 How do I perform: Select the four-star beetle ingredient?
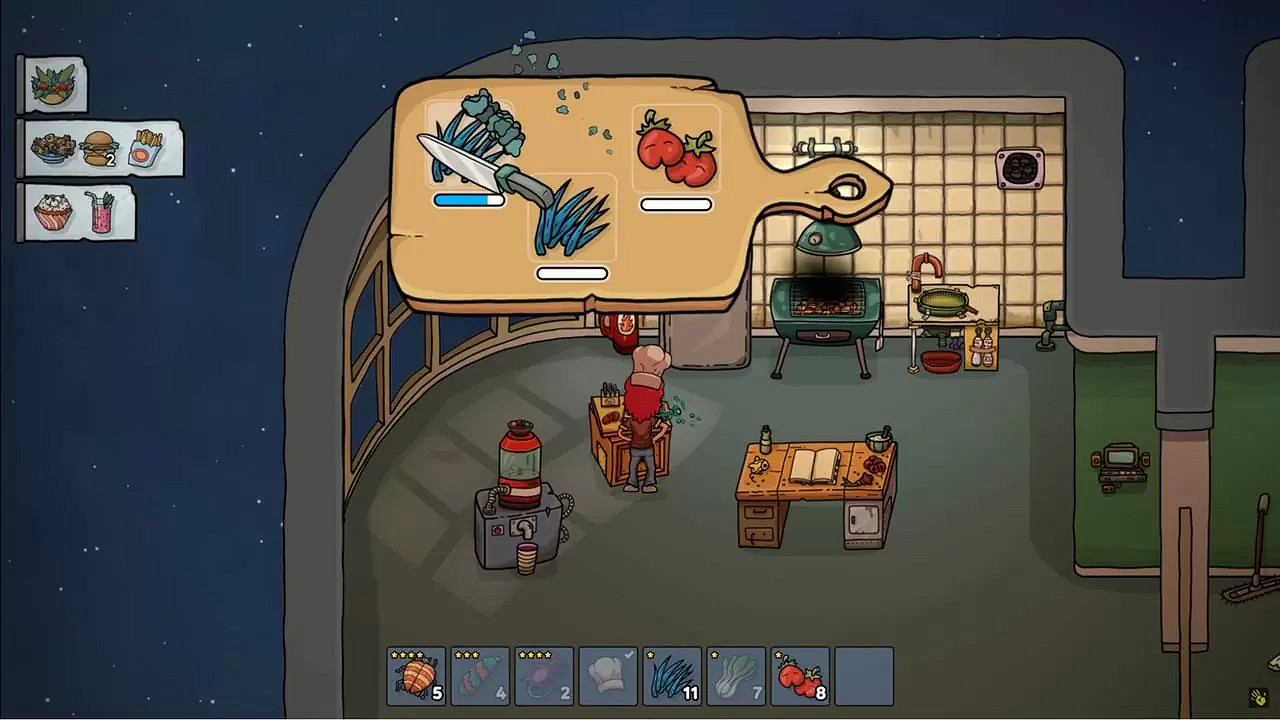[x=416, y=675]
